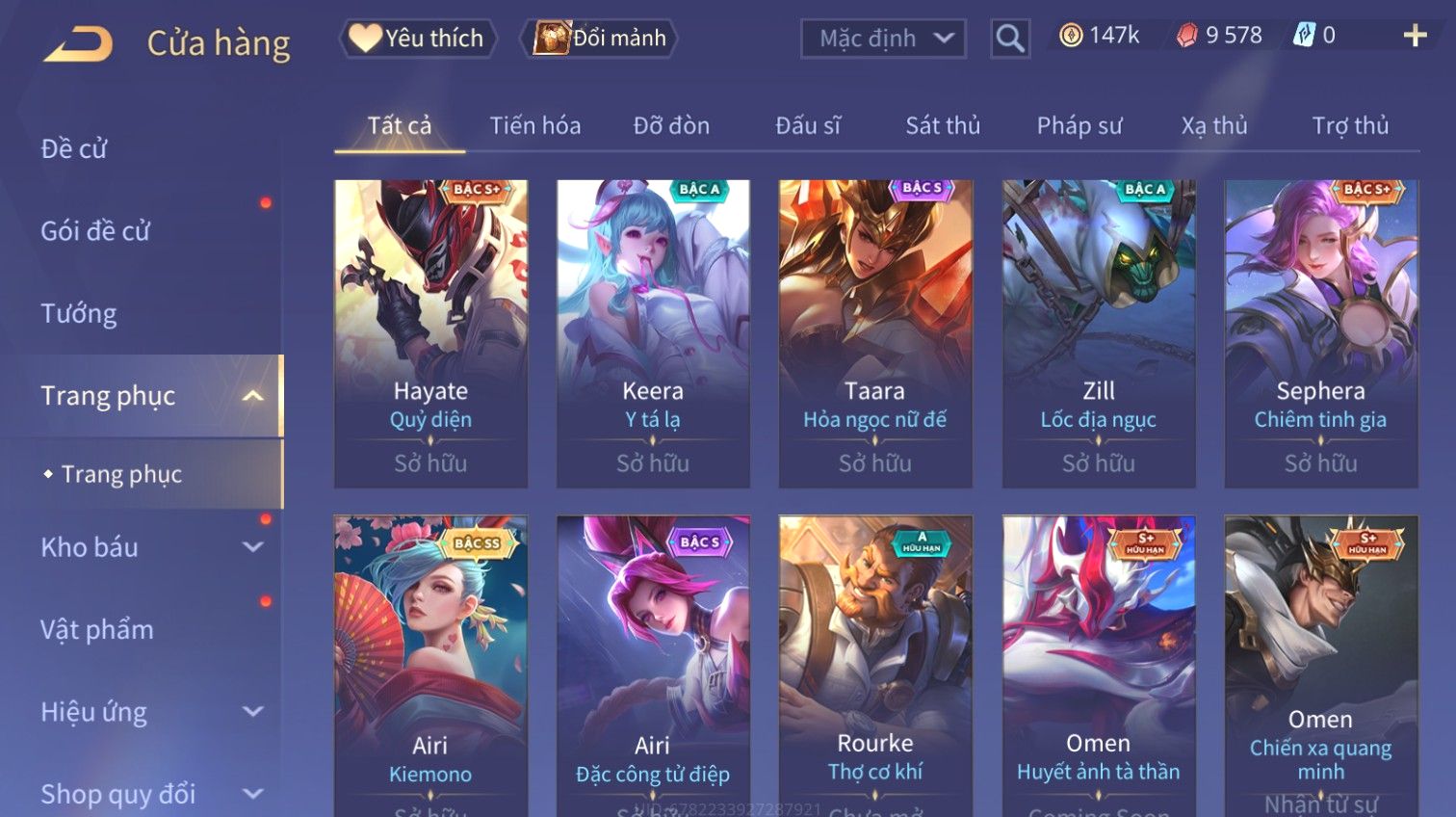The image size is (1456, 817).
Task: Choose the Trợ thủ tab
Action: [x=1350, y=126]
